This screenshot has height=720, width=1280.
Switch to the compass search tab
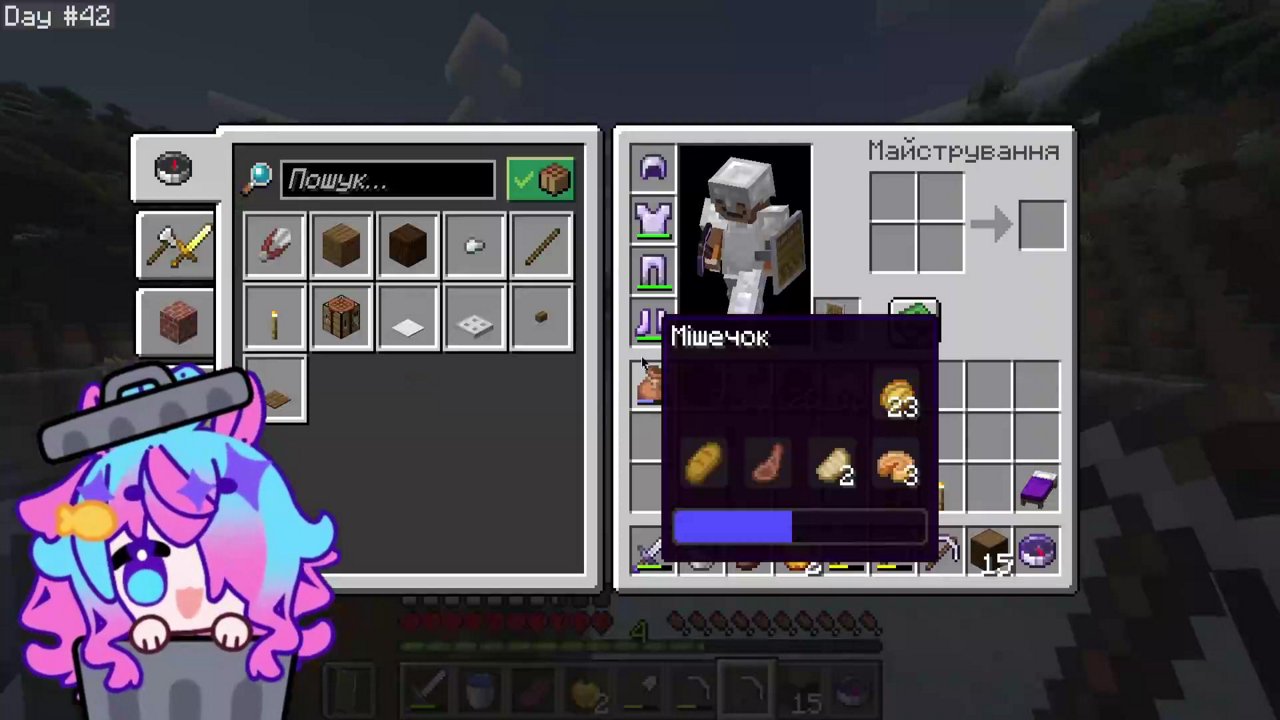pyautogui.click(x=173, y=167)
